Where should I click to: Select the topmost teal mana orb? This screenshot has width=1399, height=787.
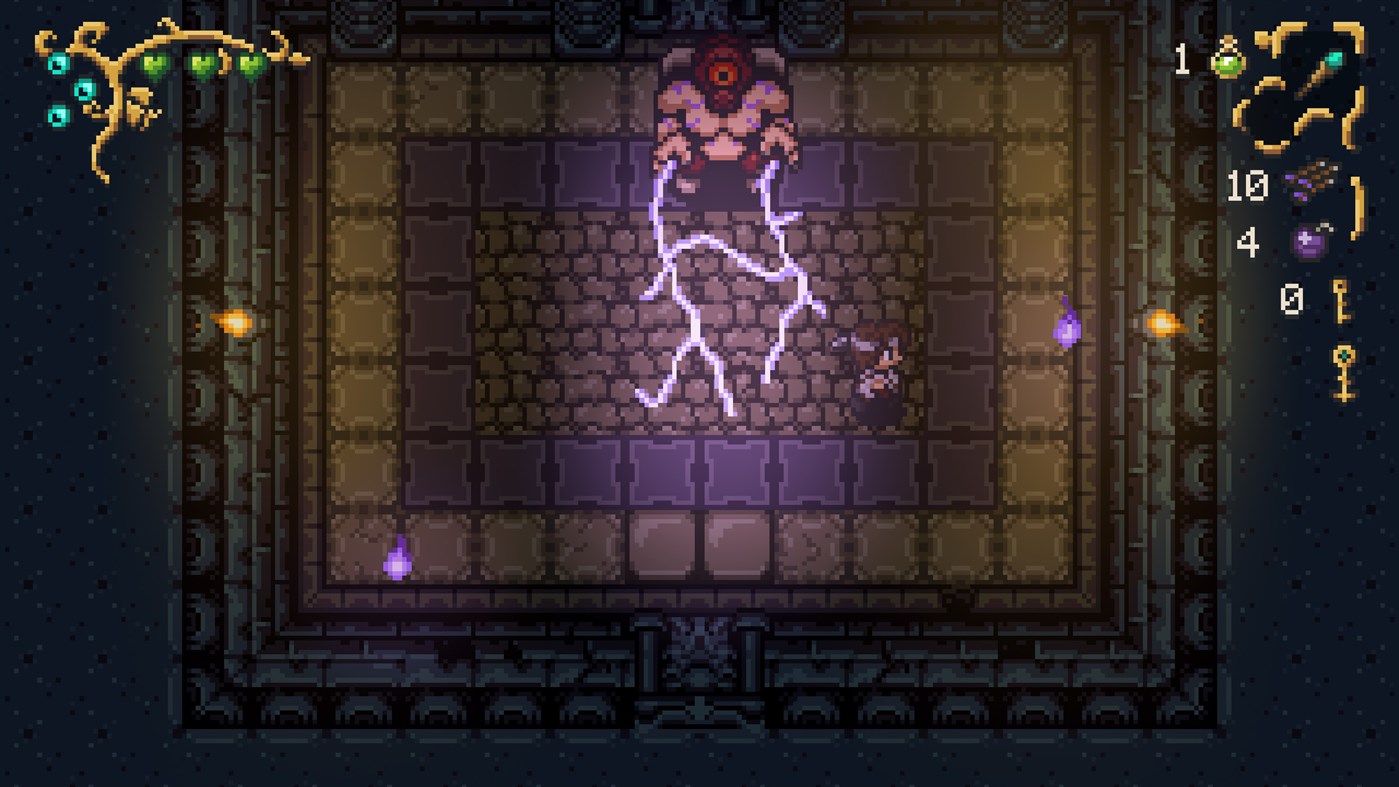[58, 62]
